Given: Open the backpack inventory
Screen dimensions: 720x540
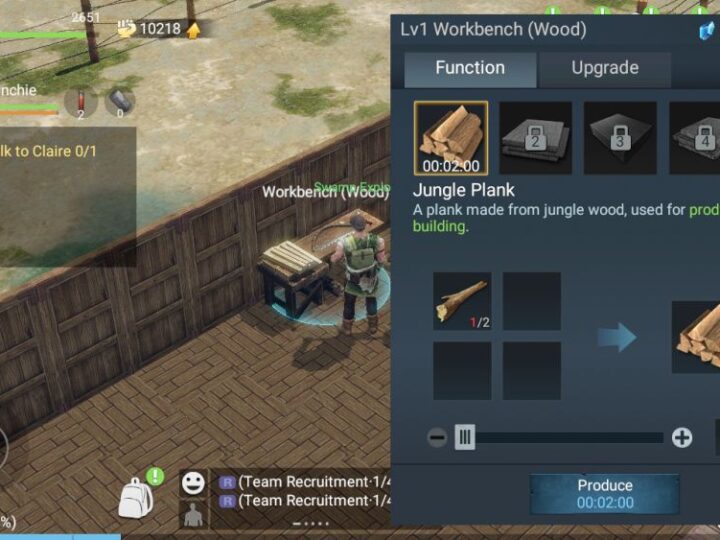Looking at the screenshot, I should pyautogui.click(x=137, y=496).
